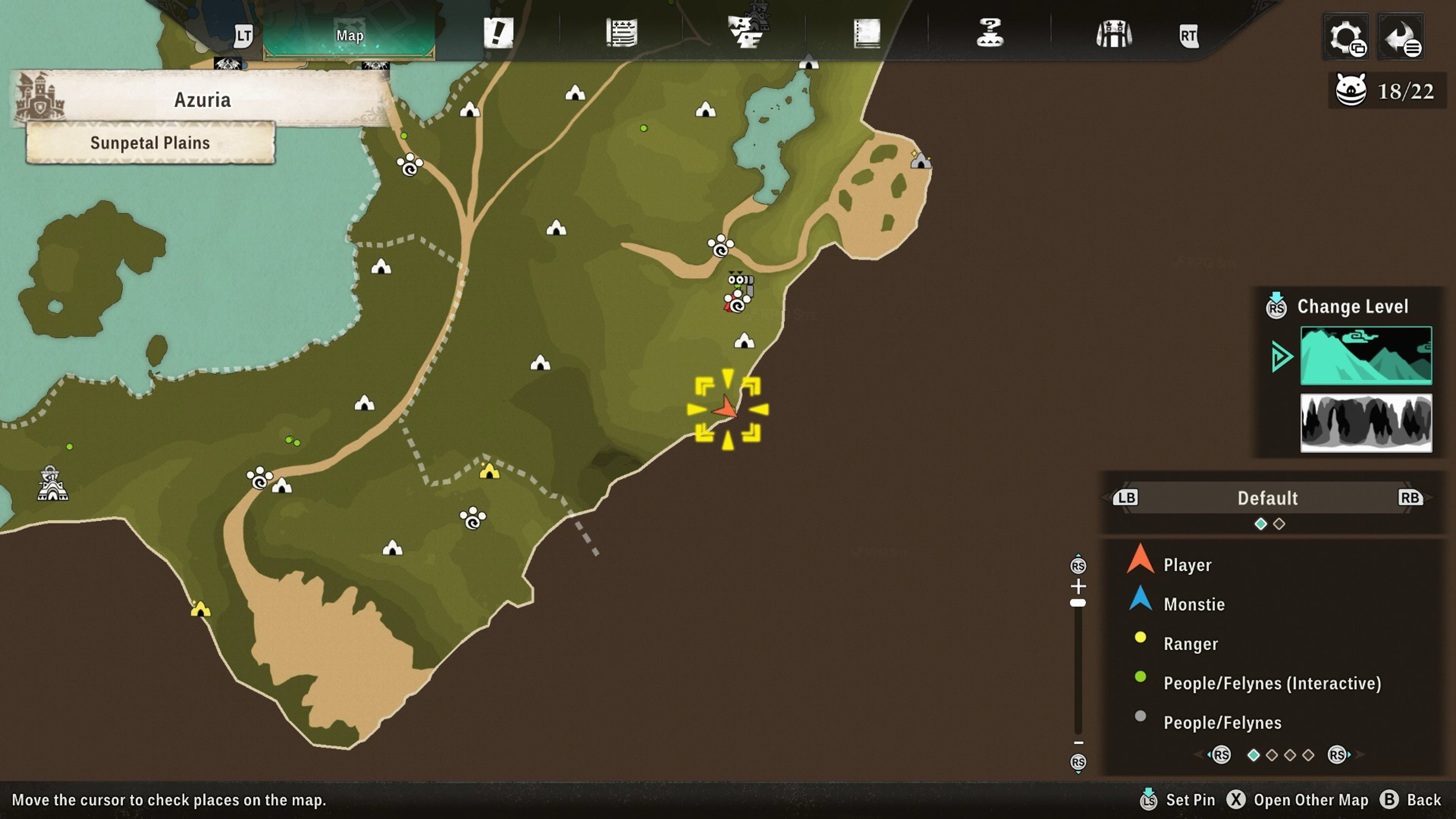Select the Map tab
1456x819 pixels.
(x=349, y=35)
